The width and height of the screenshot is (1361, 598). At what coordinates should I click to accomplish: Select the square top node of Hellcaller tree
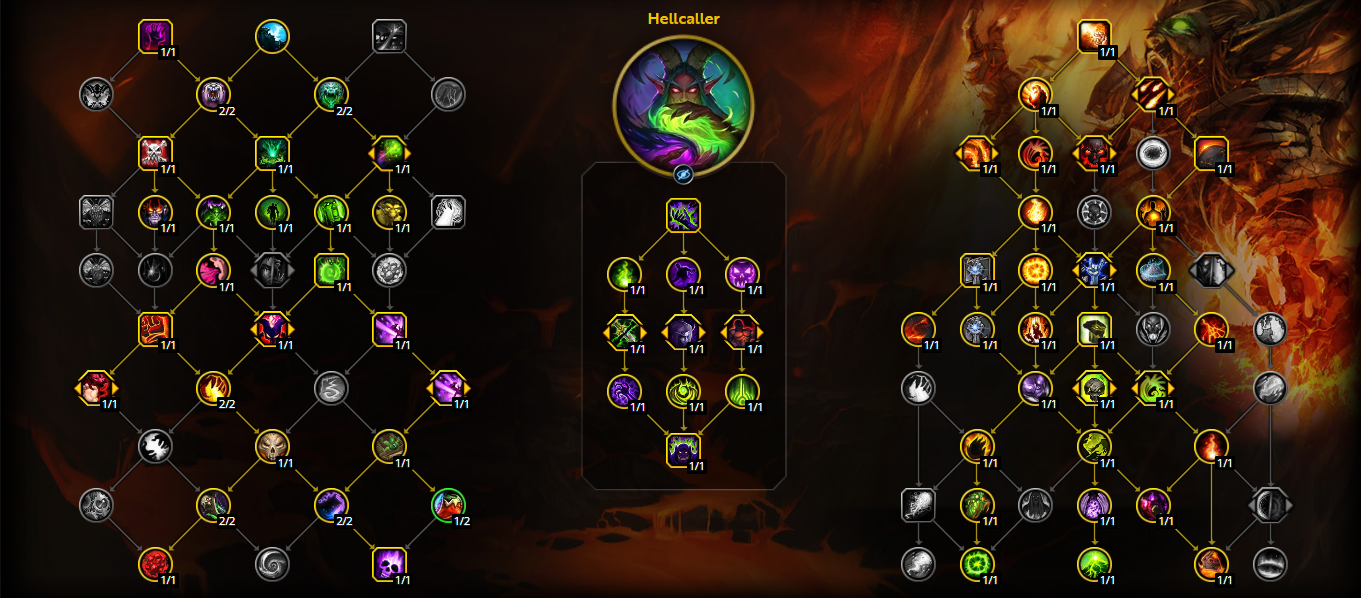[683, 215]
